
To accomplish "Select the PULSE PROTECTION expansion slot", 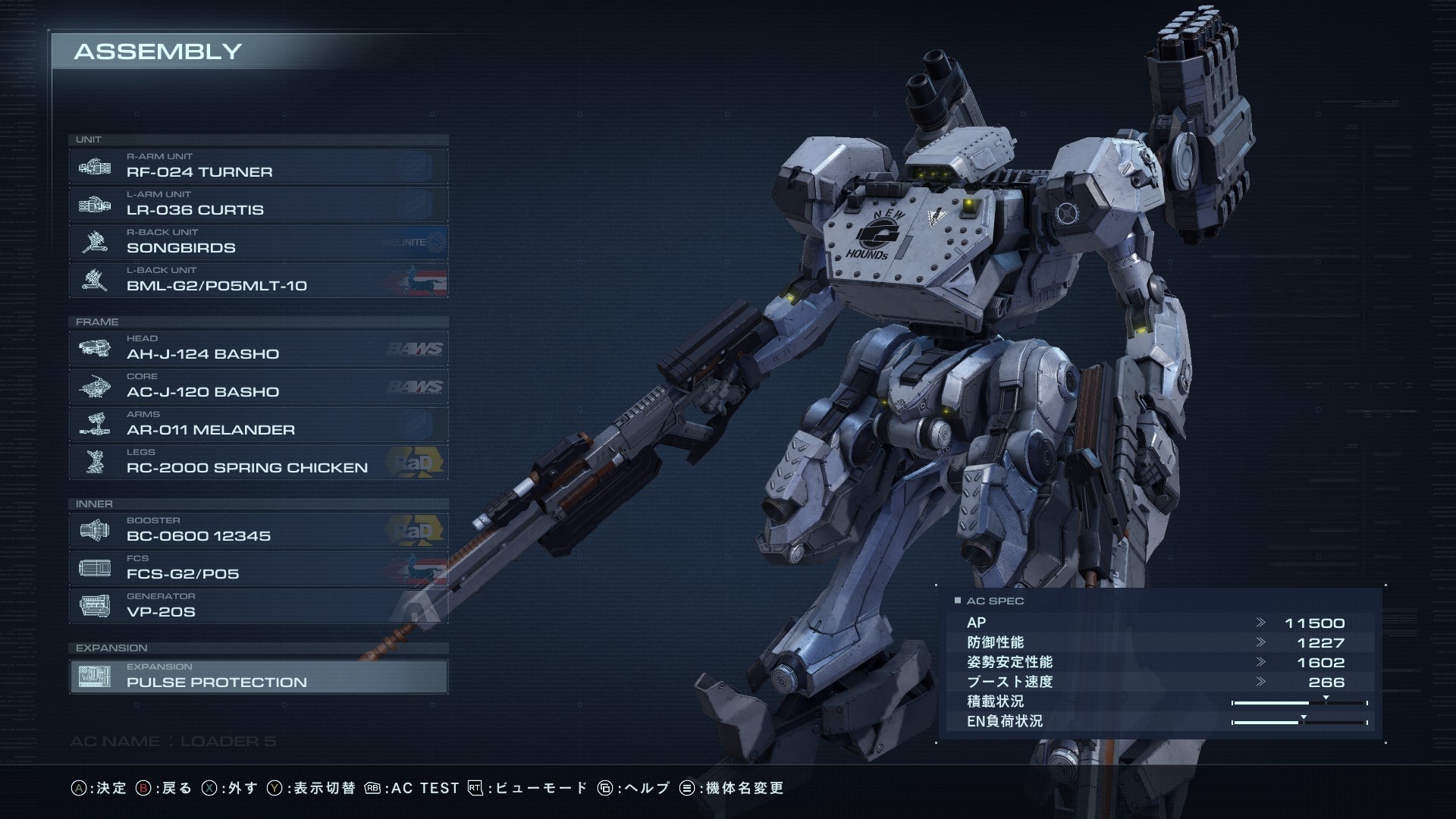I will [x=258, y=676].
